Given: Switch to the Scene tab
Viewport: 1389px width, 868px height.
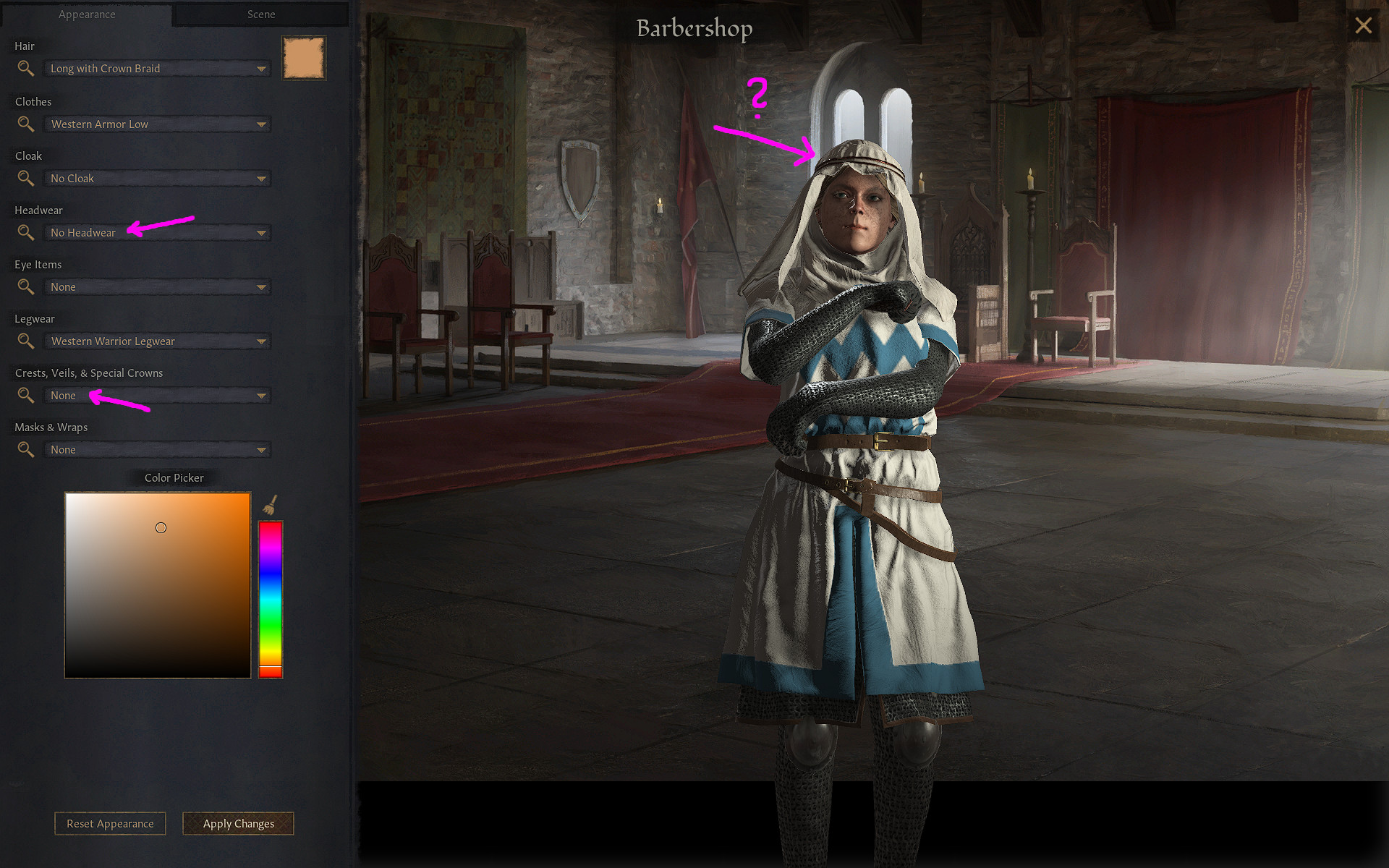Looking at the screenshot, I should 261,14.
